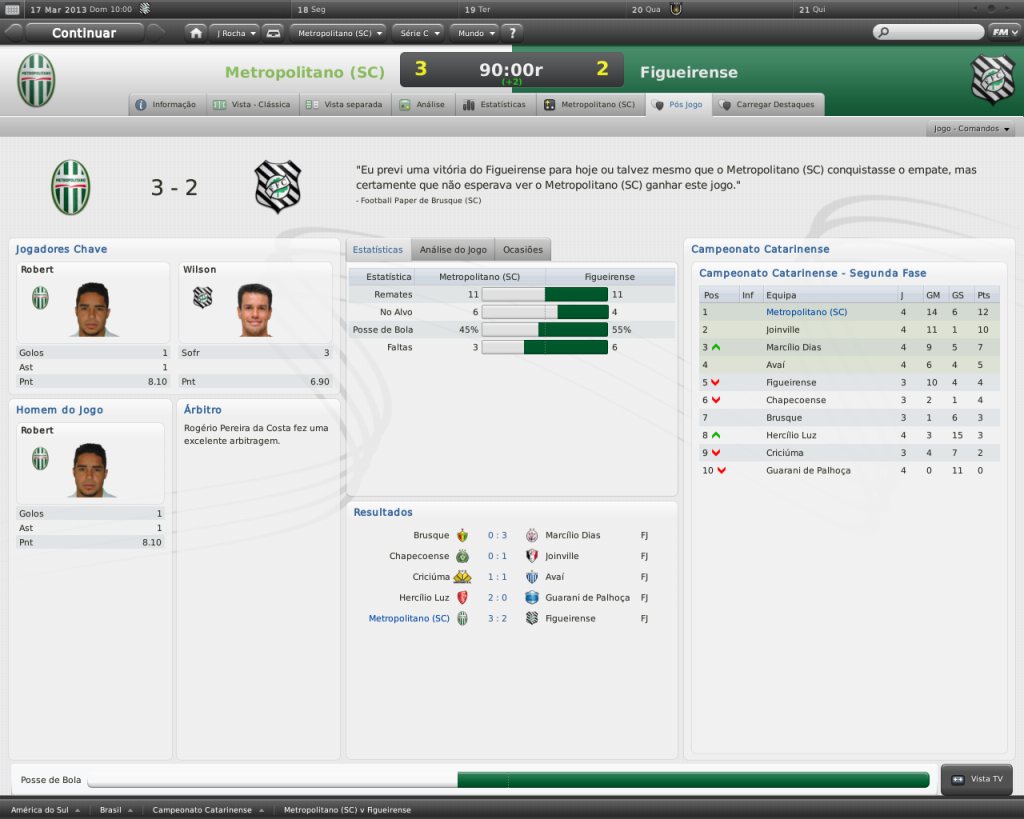Viewport: 1024px width, 819px height.
Task: Open the Vista - Clássica tab
Action: (252, 104)
